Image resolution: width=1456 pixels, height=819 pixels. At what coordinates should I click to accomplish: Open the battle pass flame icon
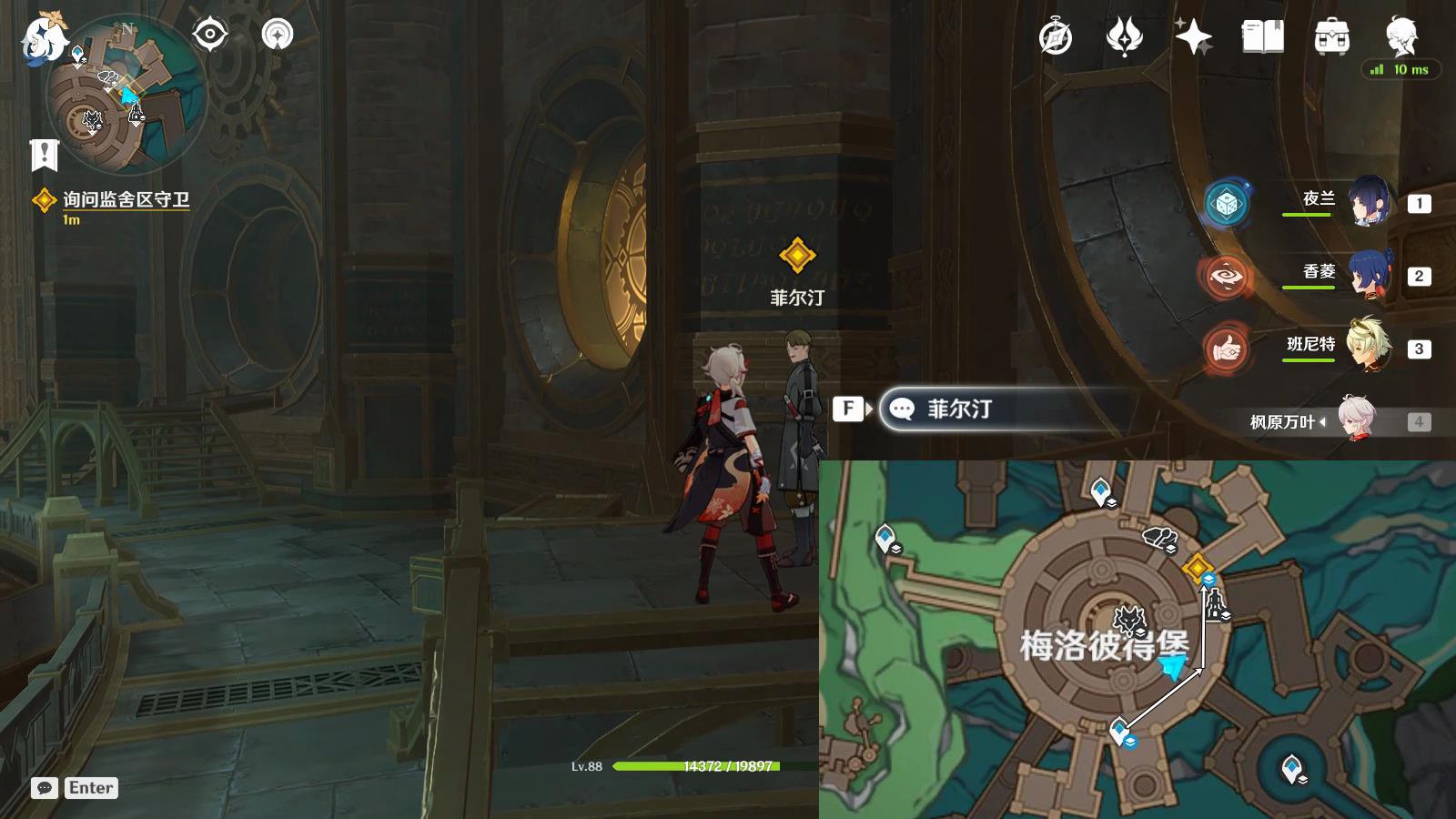click(1124, 38)
